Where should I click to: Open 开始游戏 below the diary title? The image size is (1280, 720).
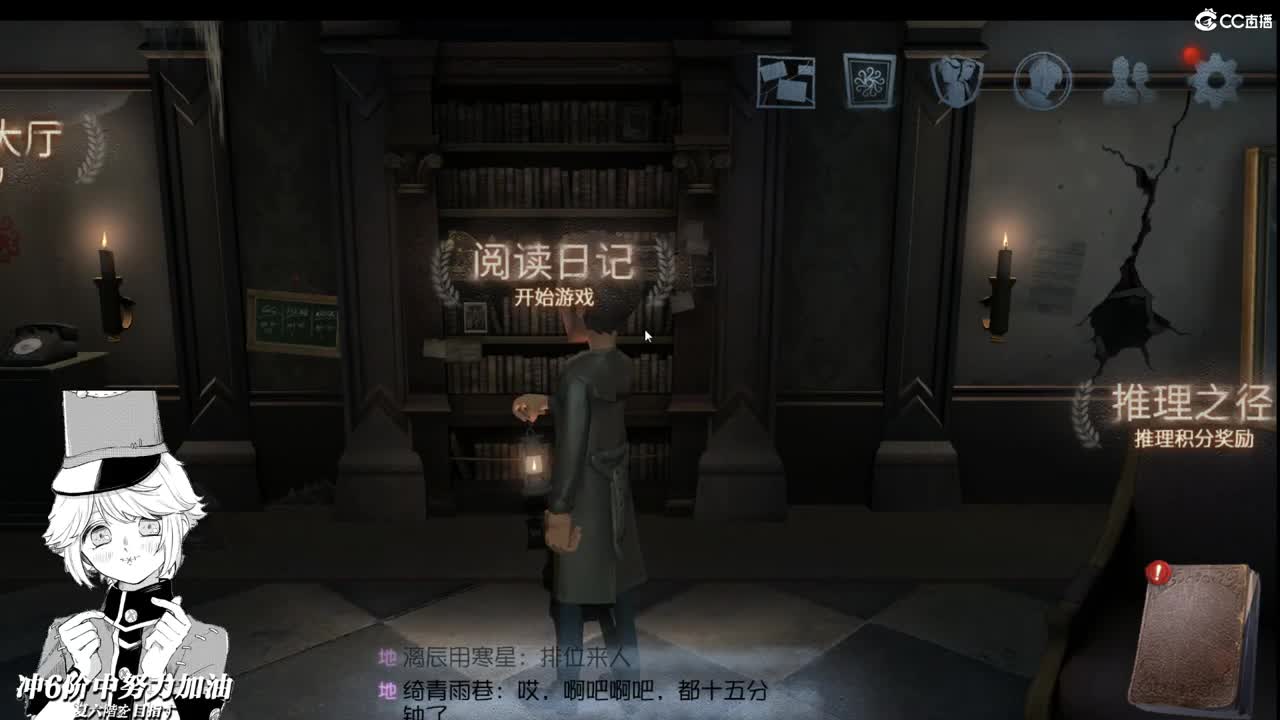[553, 295]
